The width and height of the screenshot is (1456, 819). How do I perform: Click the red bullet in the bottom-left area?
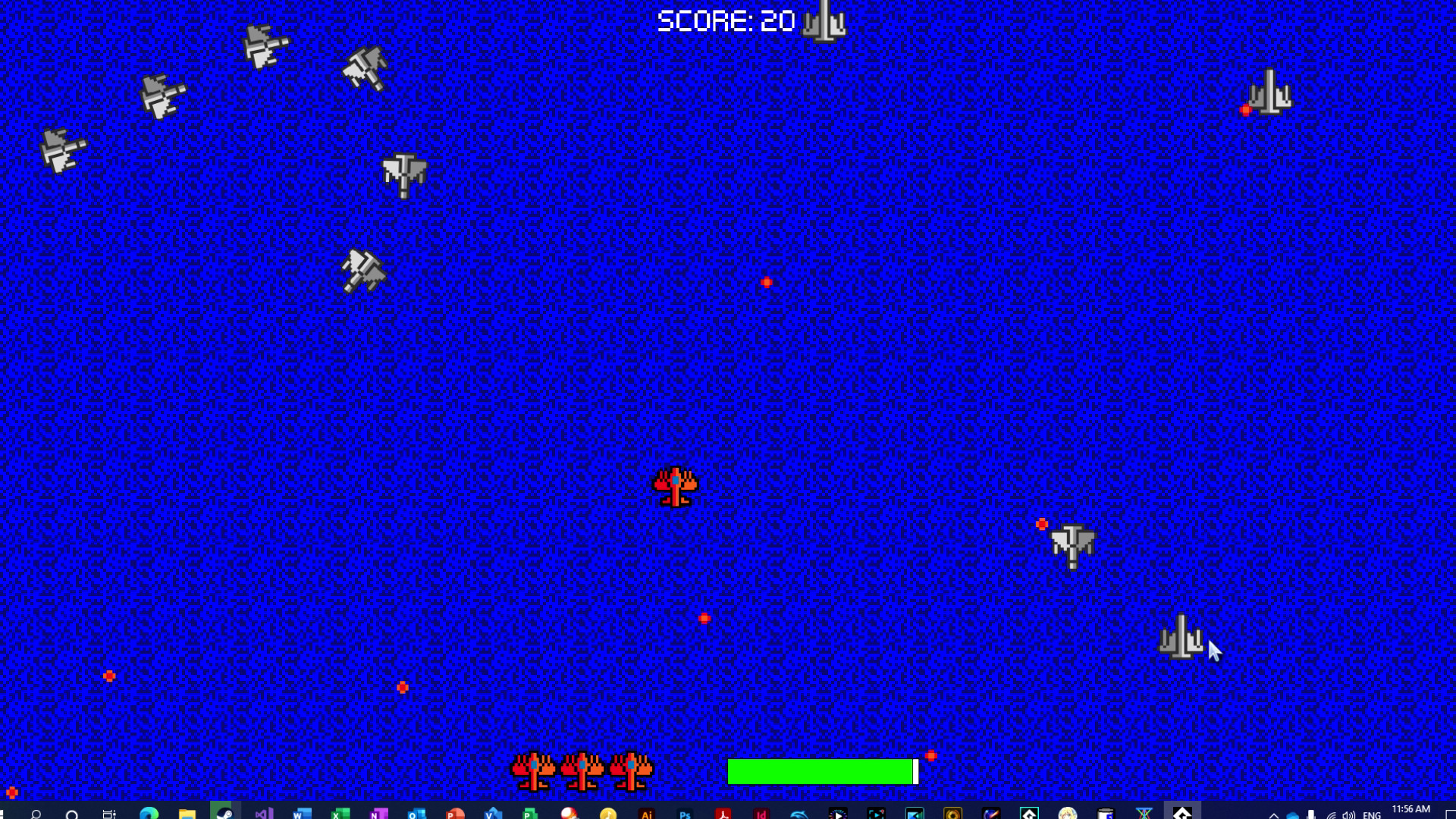pos(108,674)
